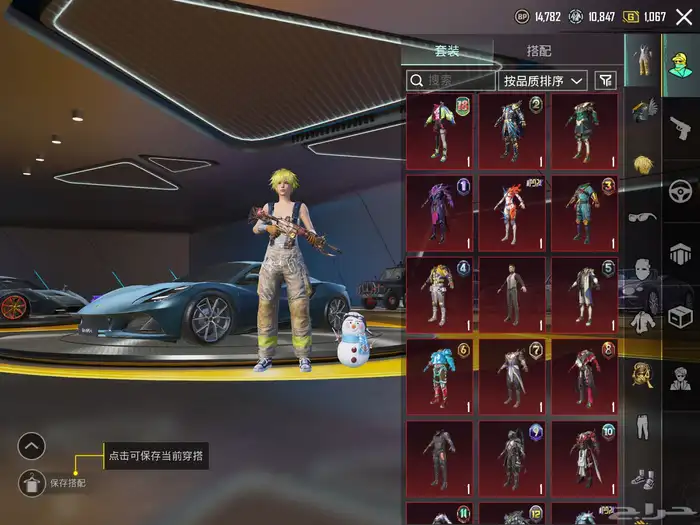Choose the suited man outfit tile
The width and height of the screenshot is (700, 525).
(x=513, y=293)
